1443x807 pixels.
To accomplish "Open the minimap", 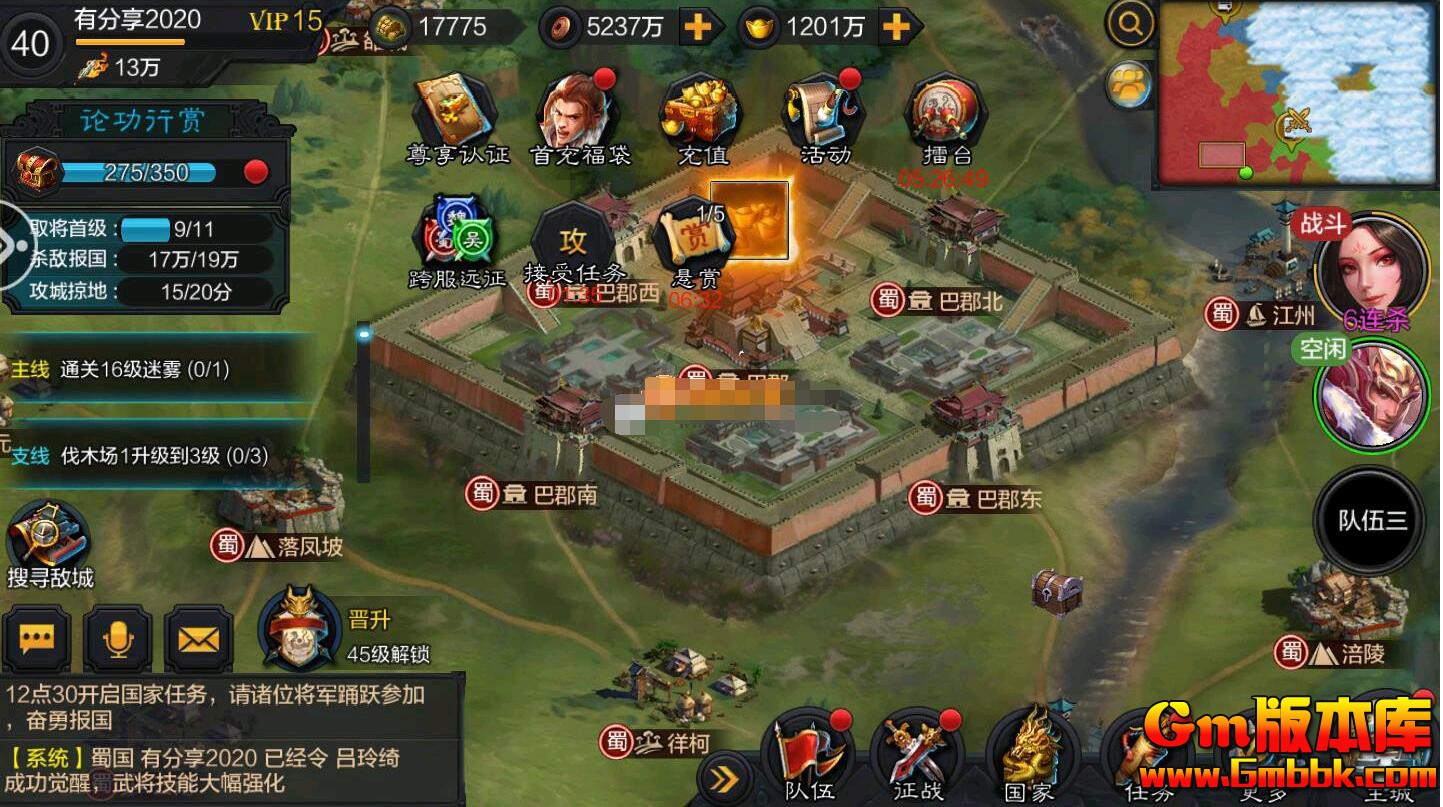I will click(x=1298, y=94).
